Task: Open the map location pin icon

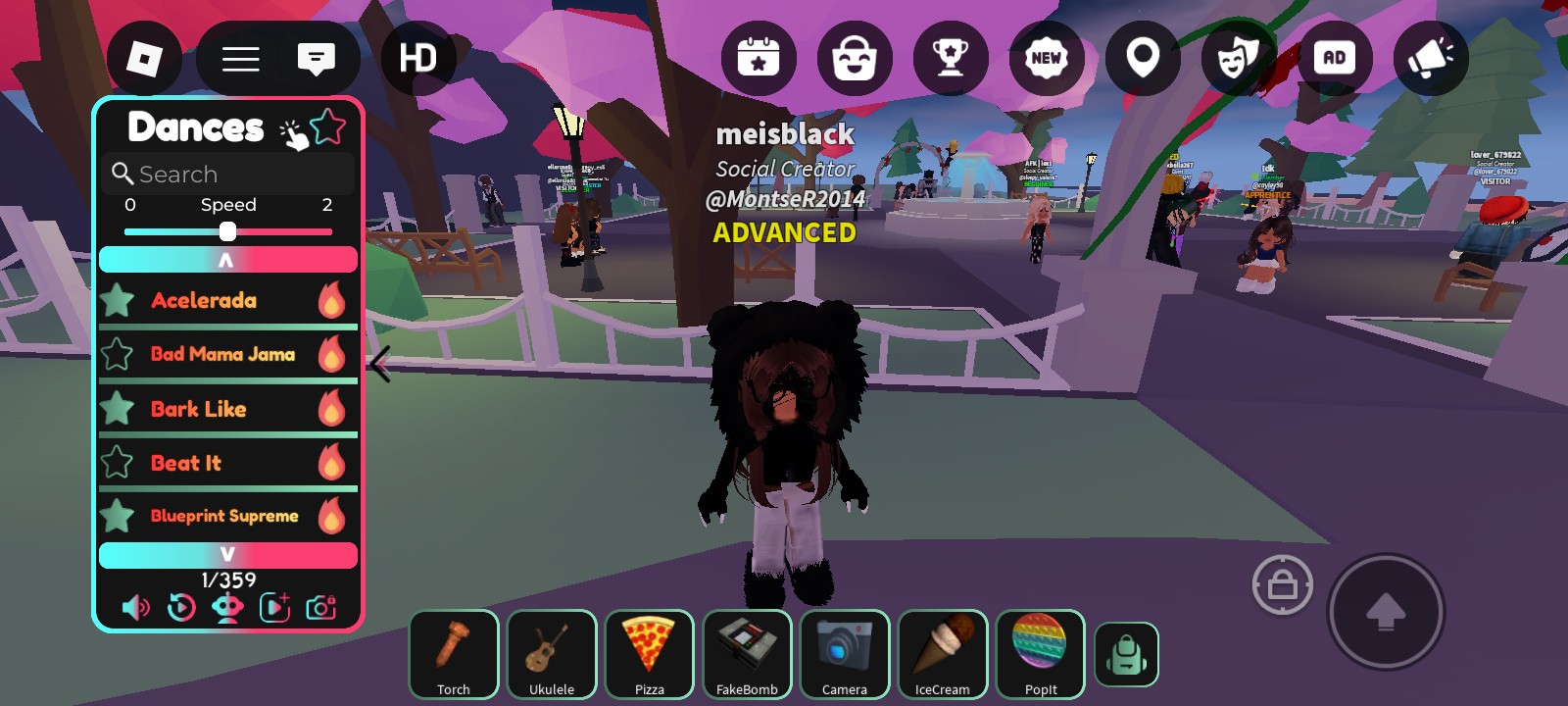Action: 1143,59
